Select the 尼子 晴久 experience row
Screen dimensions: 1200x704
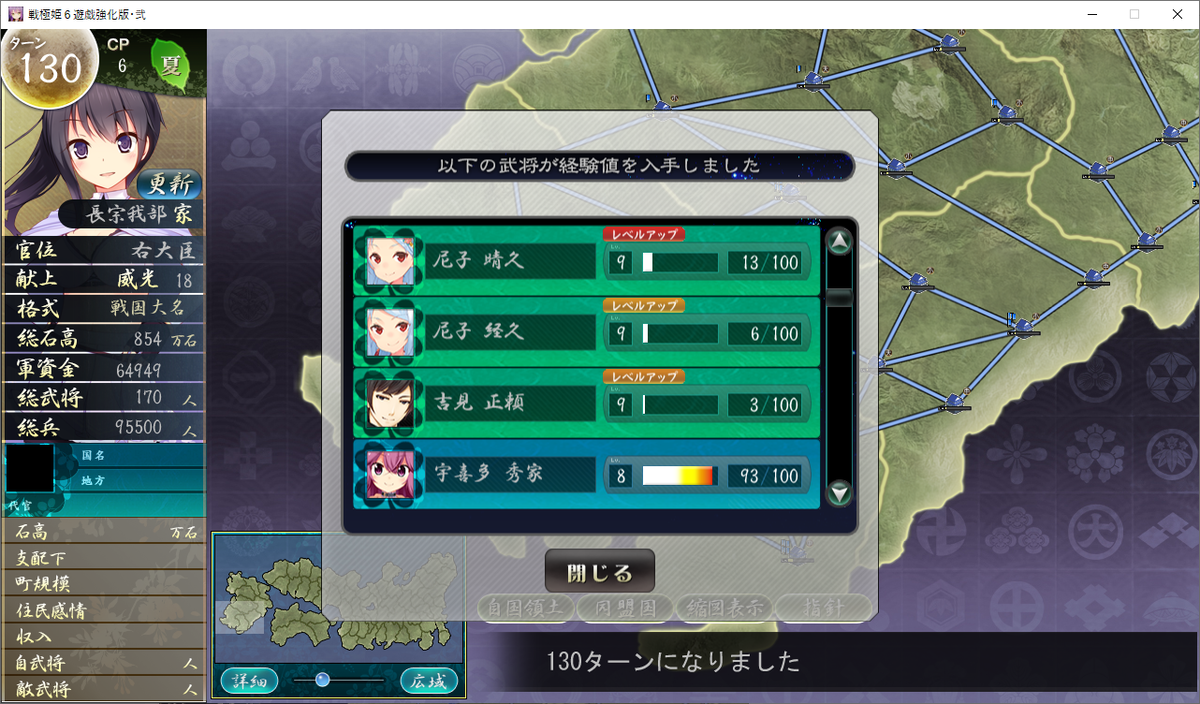(586, 262)
